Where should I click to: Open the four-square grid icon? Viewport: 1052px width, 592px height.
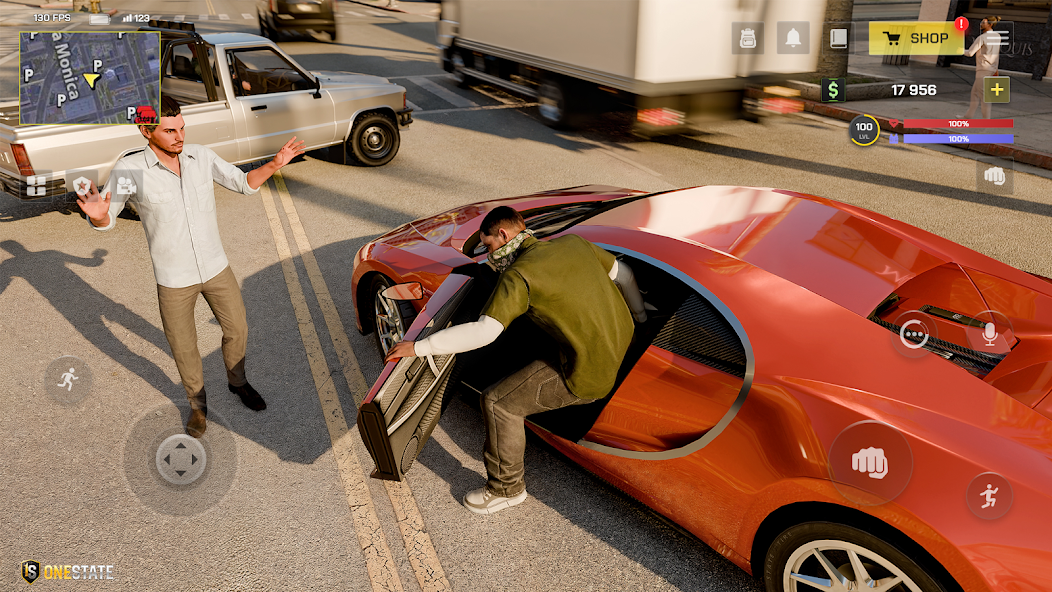[36, 185]
